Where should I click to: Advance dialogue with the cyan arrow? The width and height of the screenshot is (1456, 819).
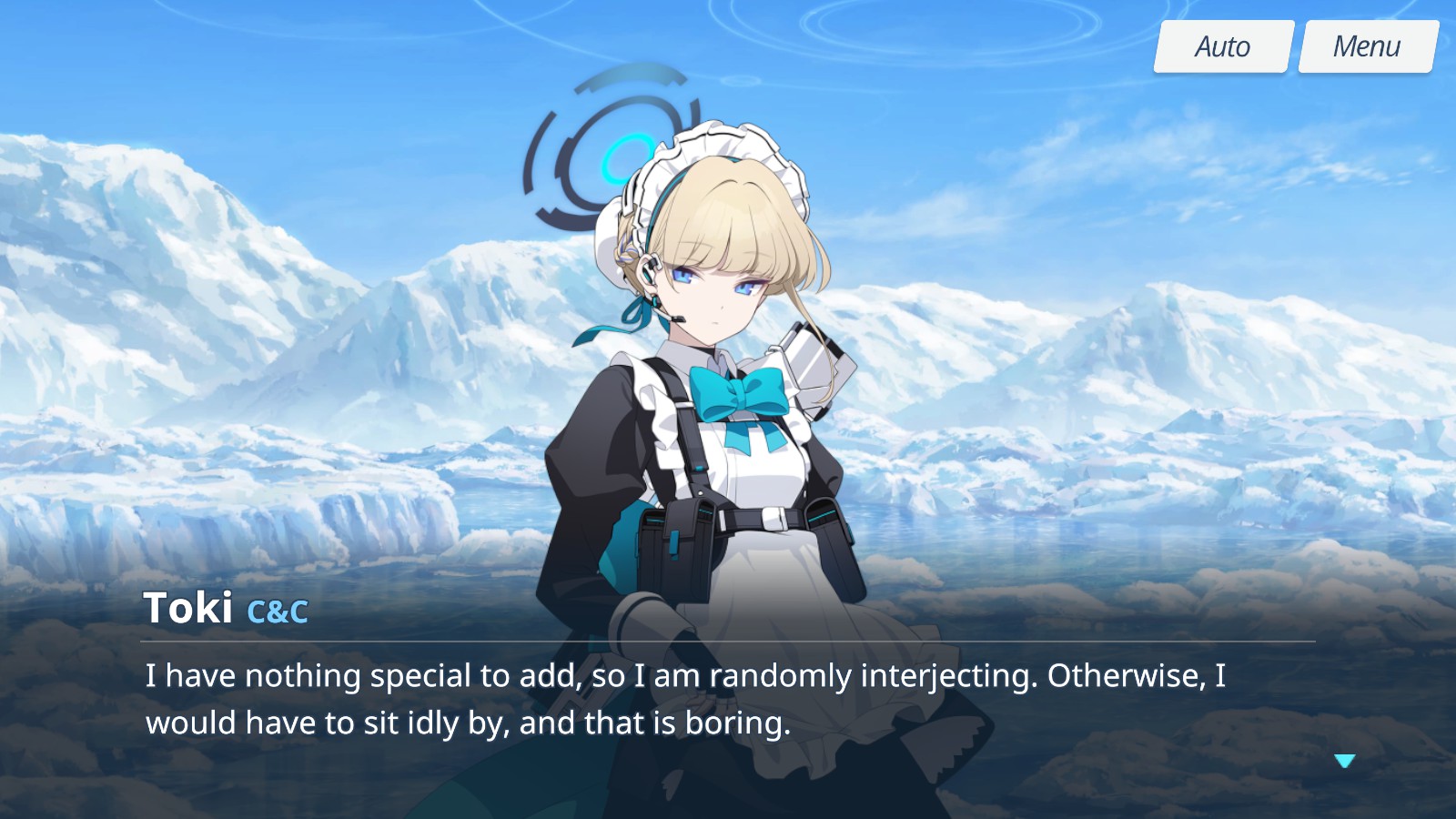click(x=1345, y=761)
